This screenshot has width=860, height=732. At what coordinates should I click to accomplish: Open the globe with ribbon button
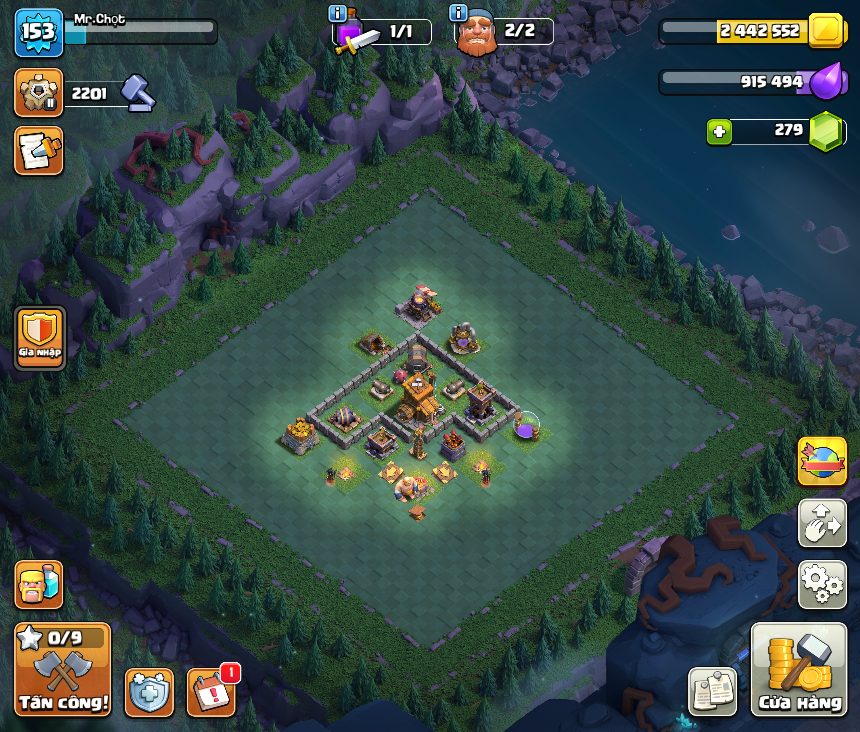pos(822,462)
